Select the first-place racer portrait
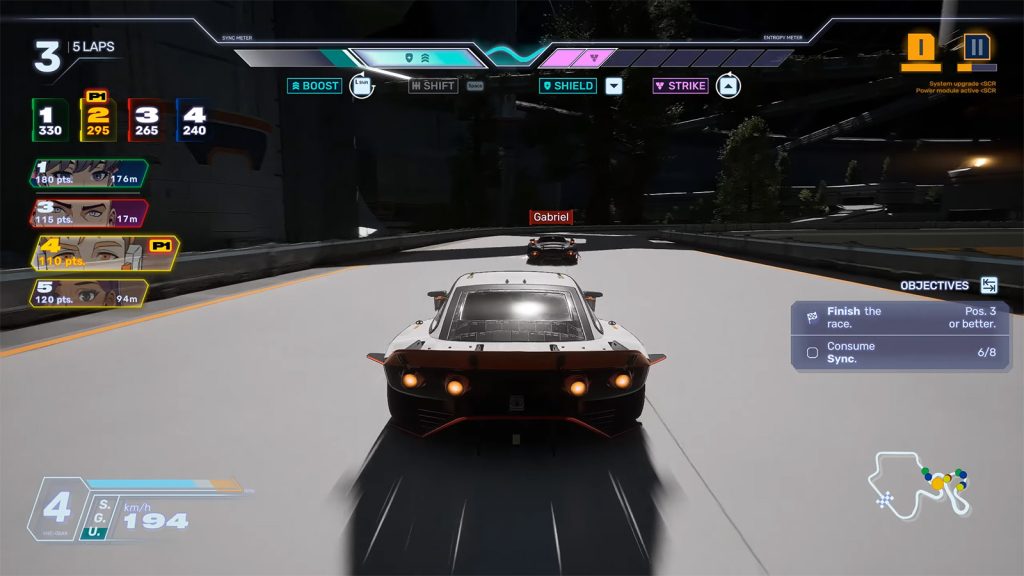The height and width of the screenshot is (576, 1024). click(88, 174)
